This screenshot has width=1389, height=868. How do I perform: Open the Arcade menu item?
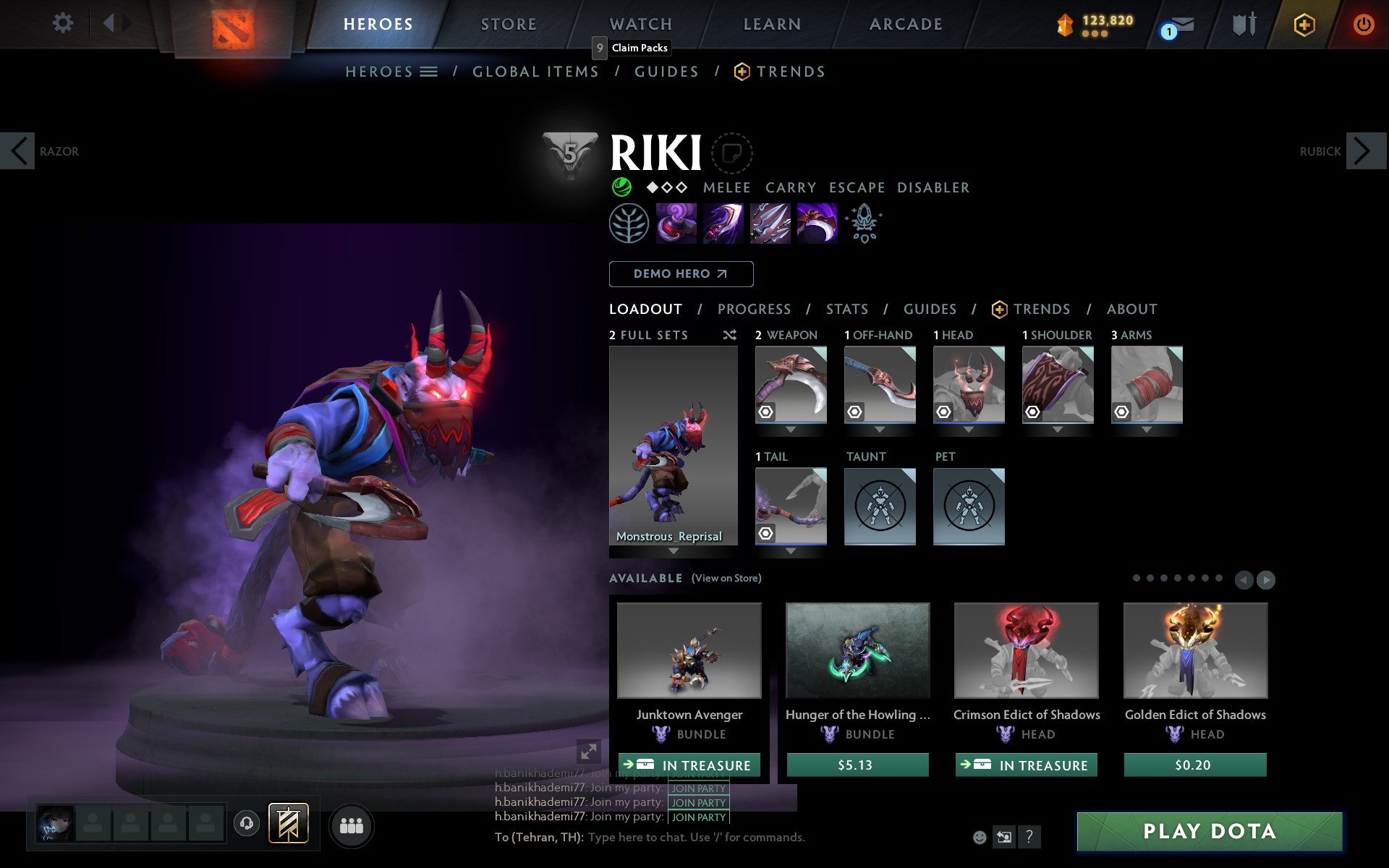pyautogui.click(x=904, y=24)
